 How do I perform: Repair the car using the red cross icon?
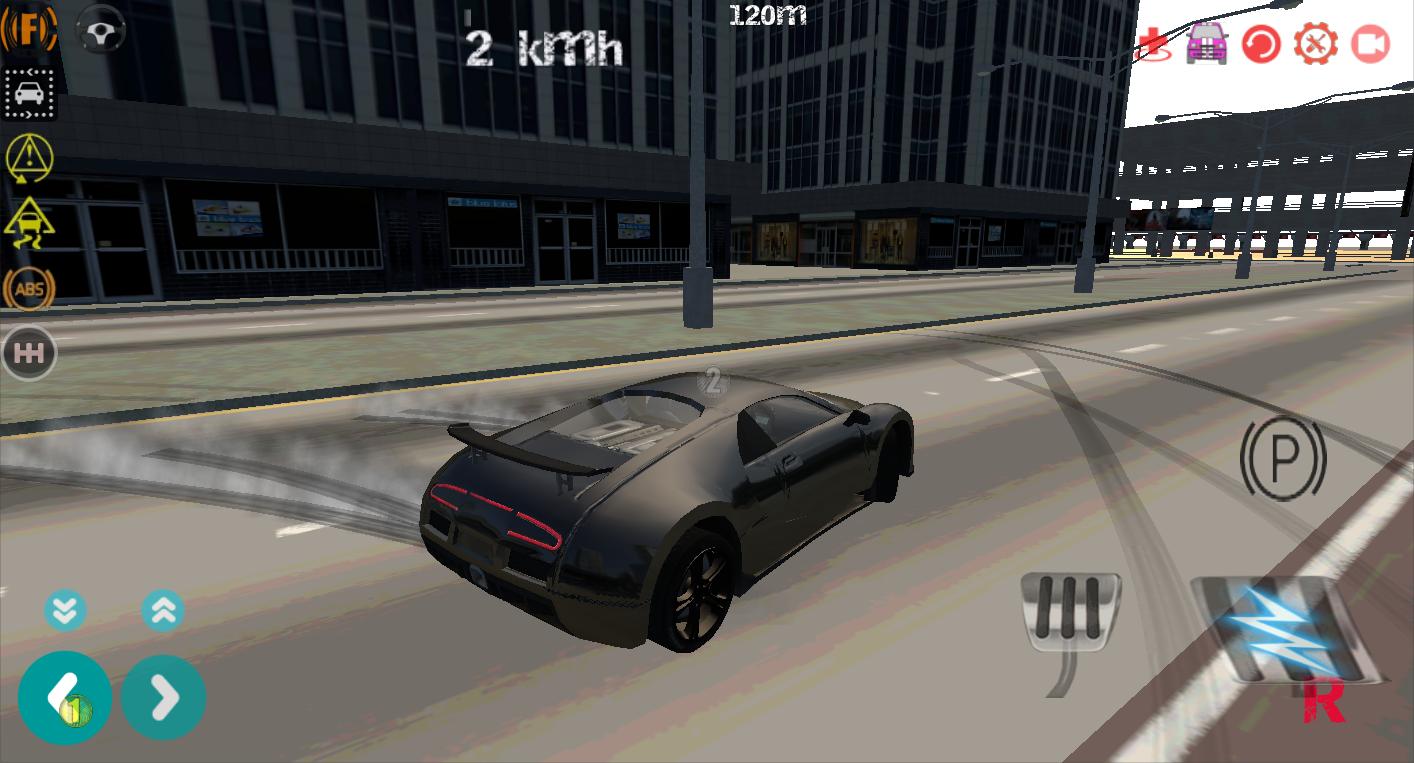click(x=1152, y=44)
